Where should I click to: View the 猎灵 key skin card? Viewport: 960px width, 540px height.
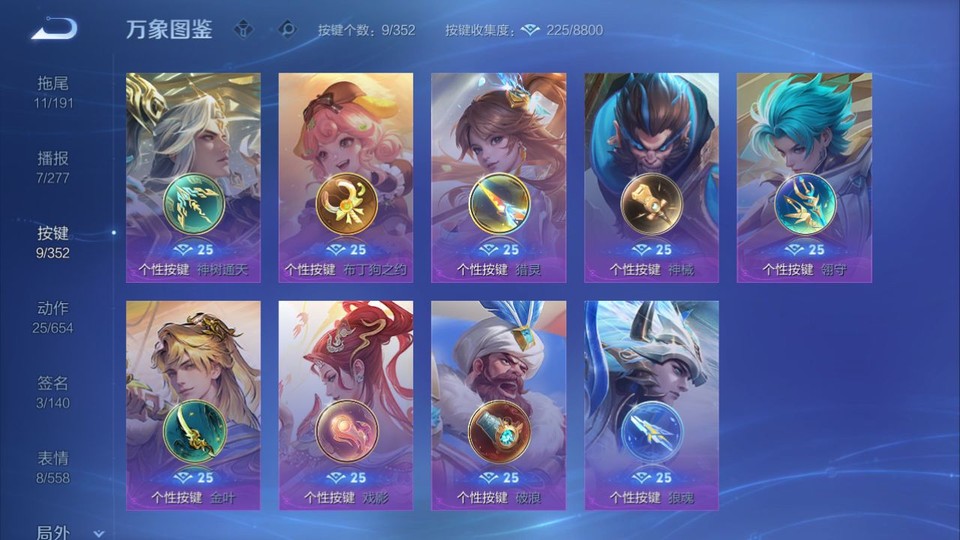pos(499,177)
